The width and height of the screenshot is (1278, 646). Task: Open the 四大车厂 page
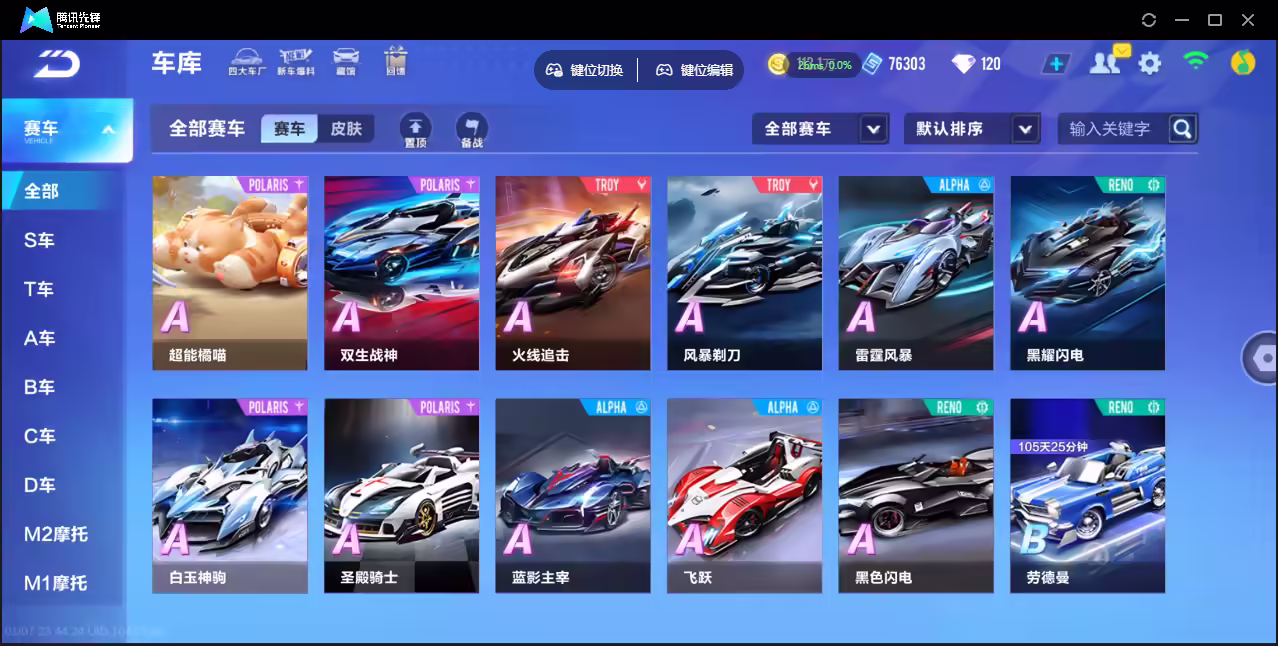click(245, 62)
